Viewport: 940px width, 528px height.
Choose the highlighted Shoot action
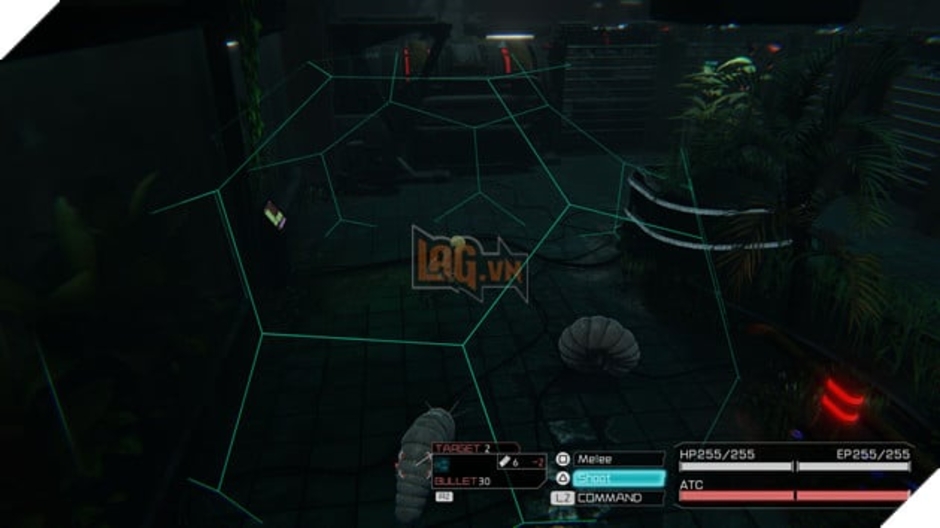click(618, 478)
